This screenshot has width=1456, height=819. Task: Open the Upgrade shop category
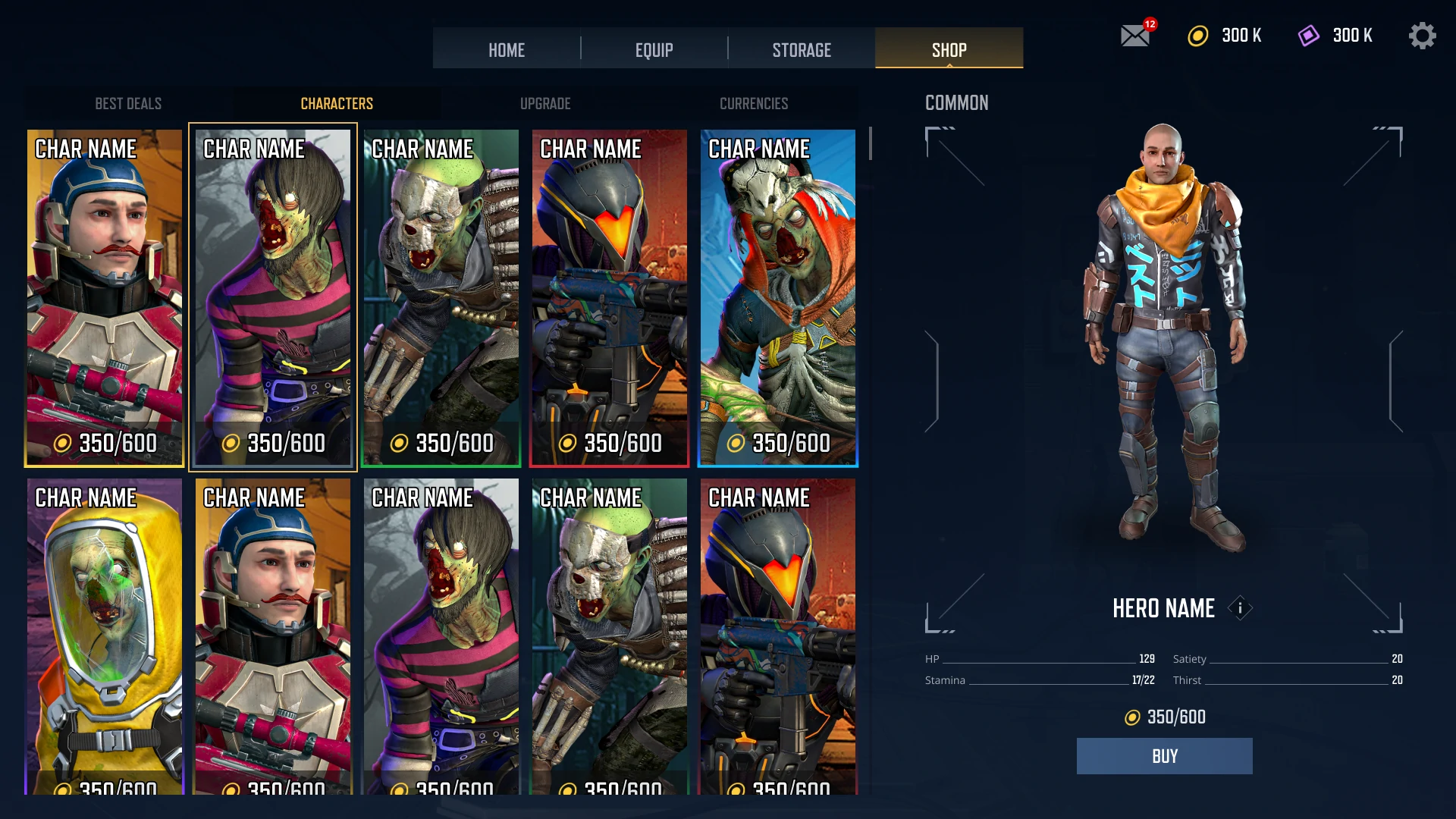point(545,104)
